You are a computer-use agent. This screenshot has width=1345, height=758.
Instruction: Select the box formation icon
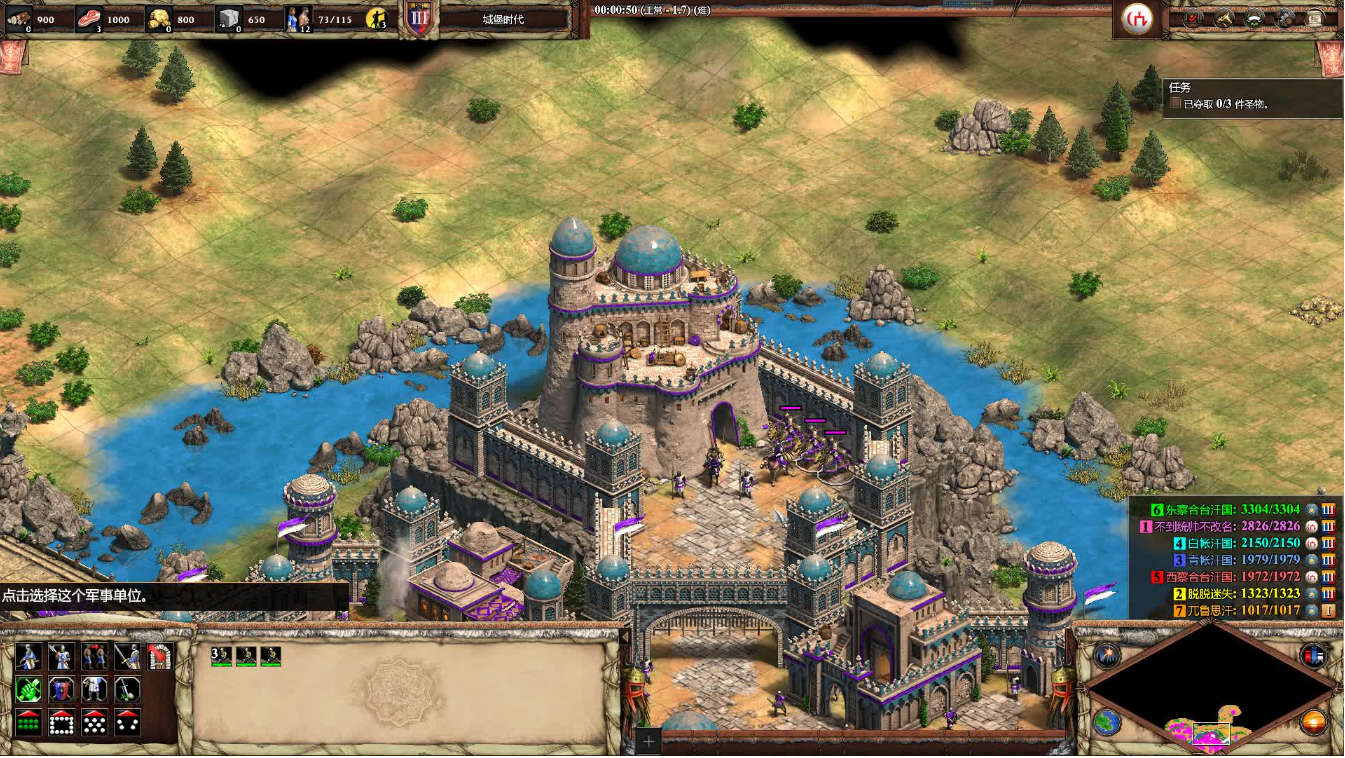tap(62, 721)
